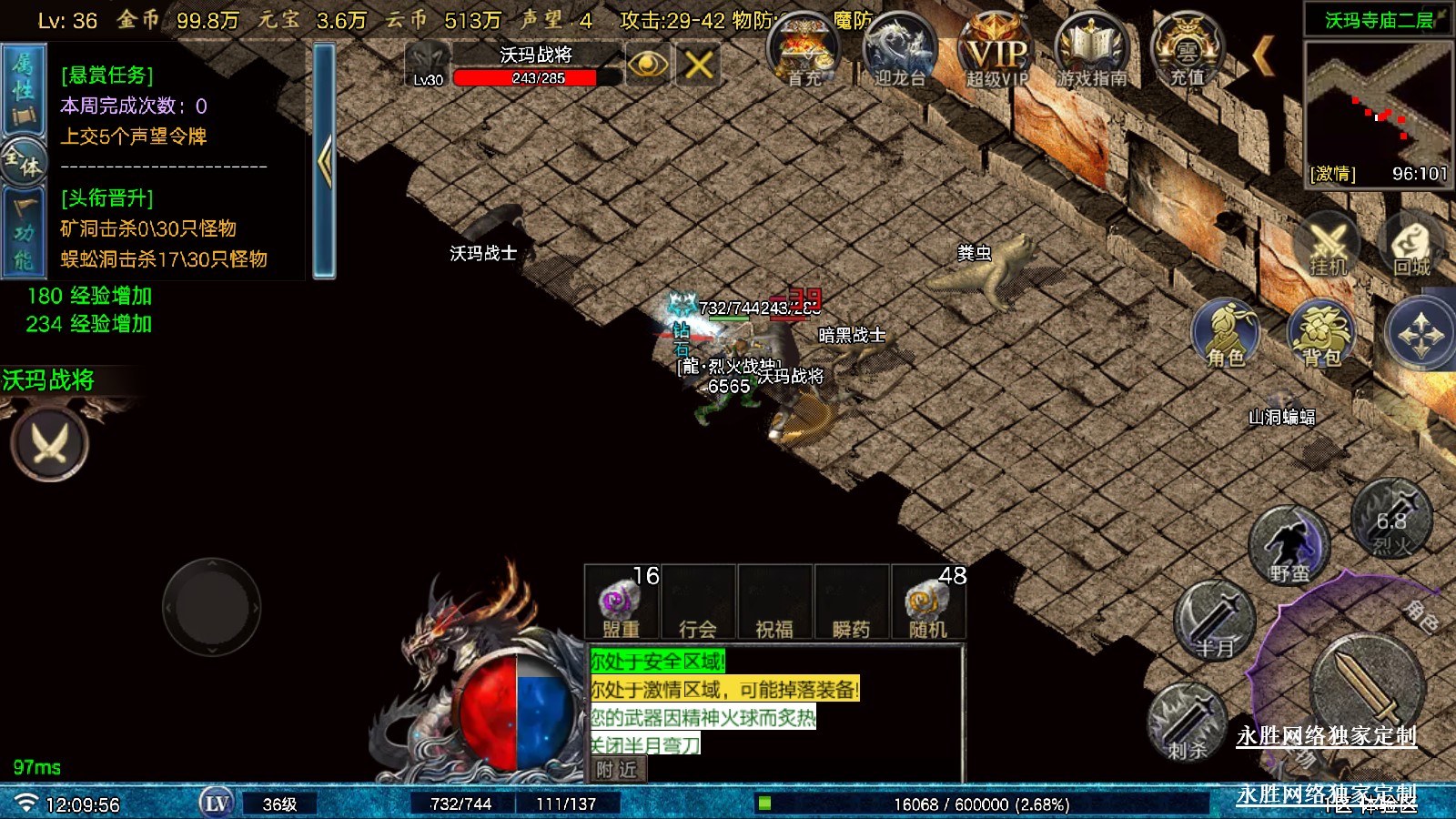View target details with the eye icon
1456x819 pixels.
click(x=647, y=66)
